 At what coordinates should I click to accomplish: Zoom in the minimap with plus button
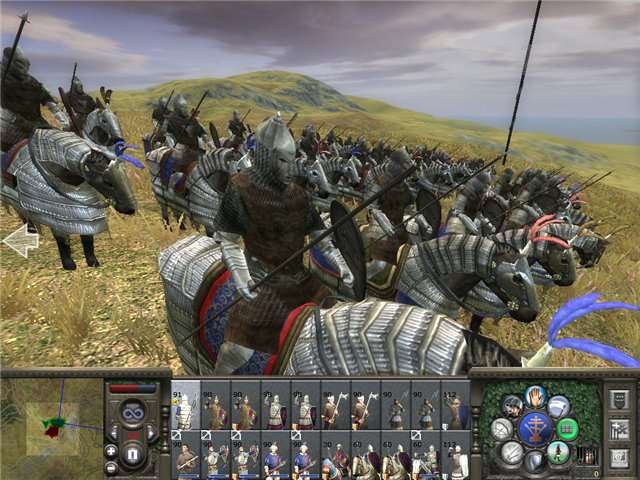point(111,451)
